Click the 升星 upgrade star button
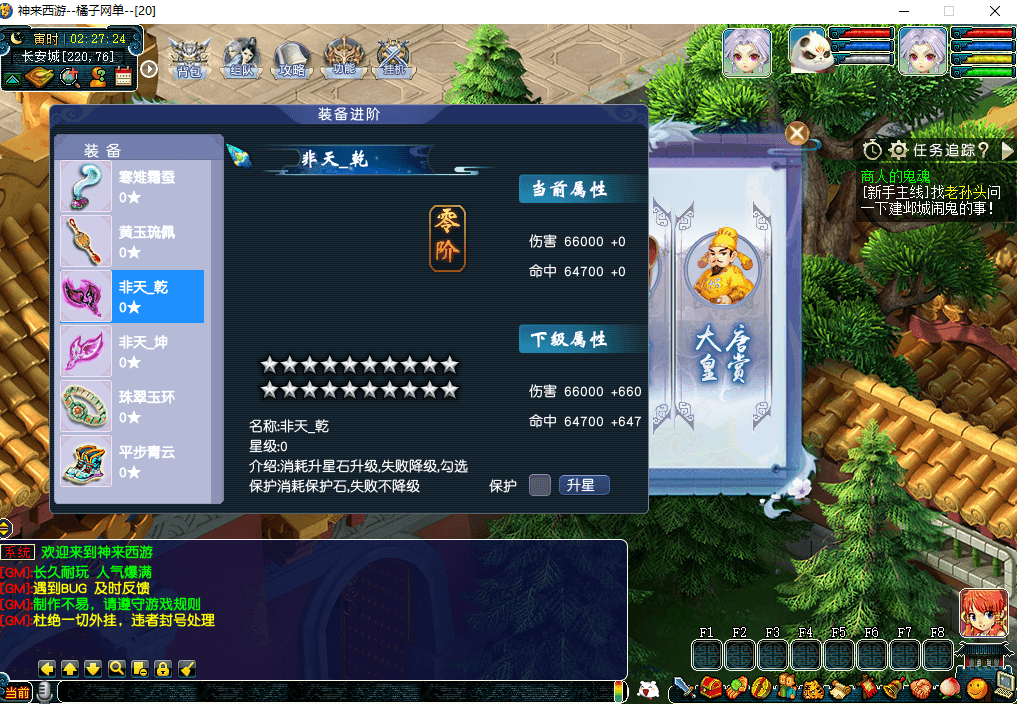 (x=583, y=485)
